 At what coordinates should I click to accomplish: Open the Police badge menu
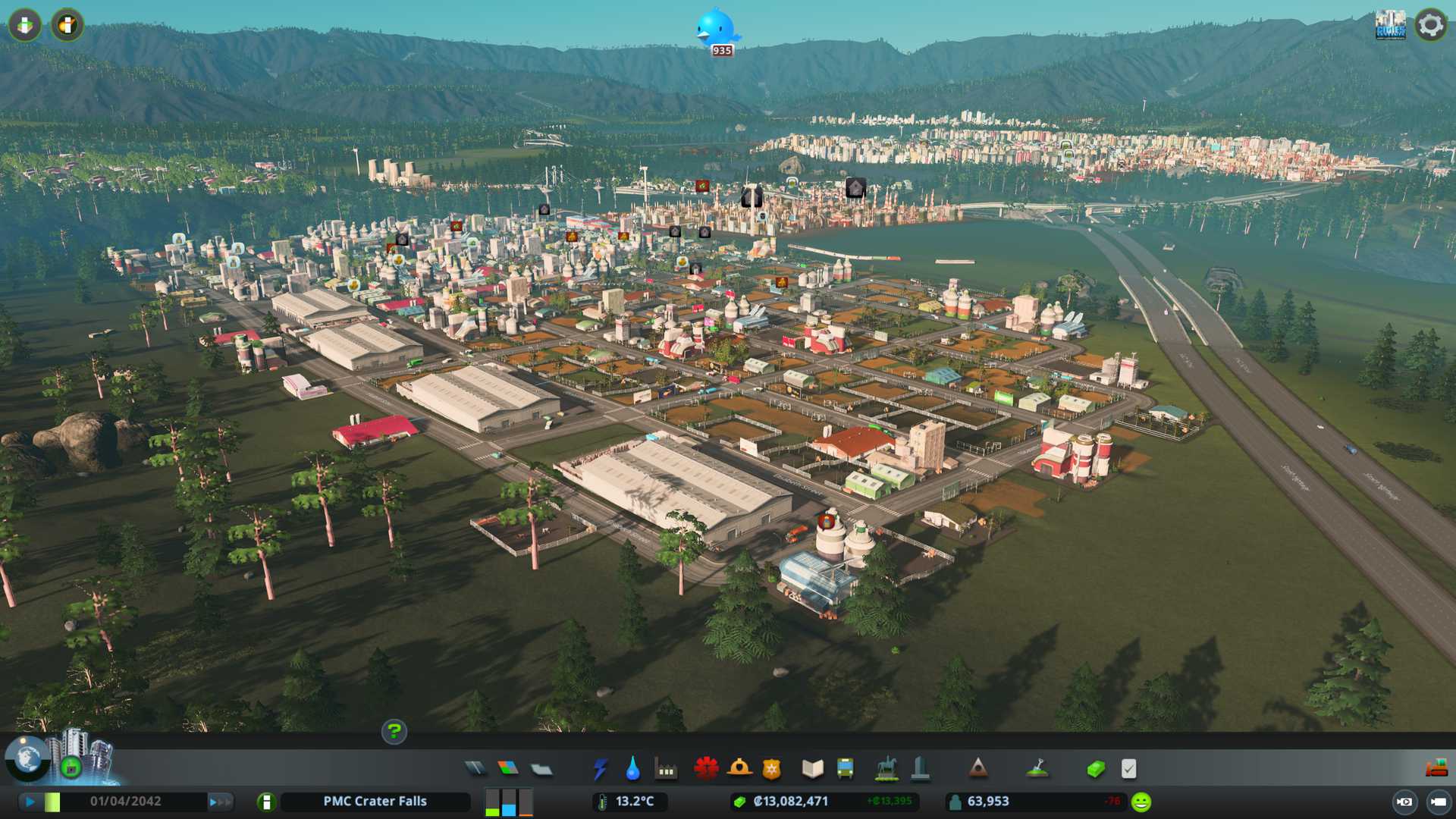tap(772, 769)
